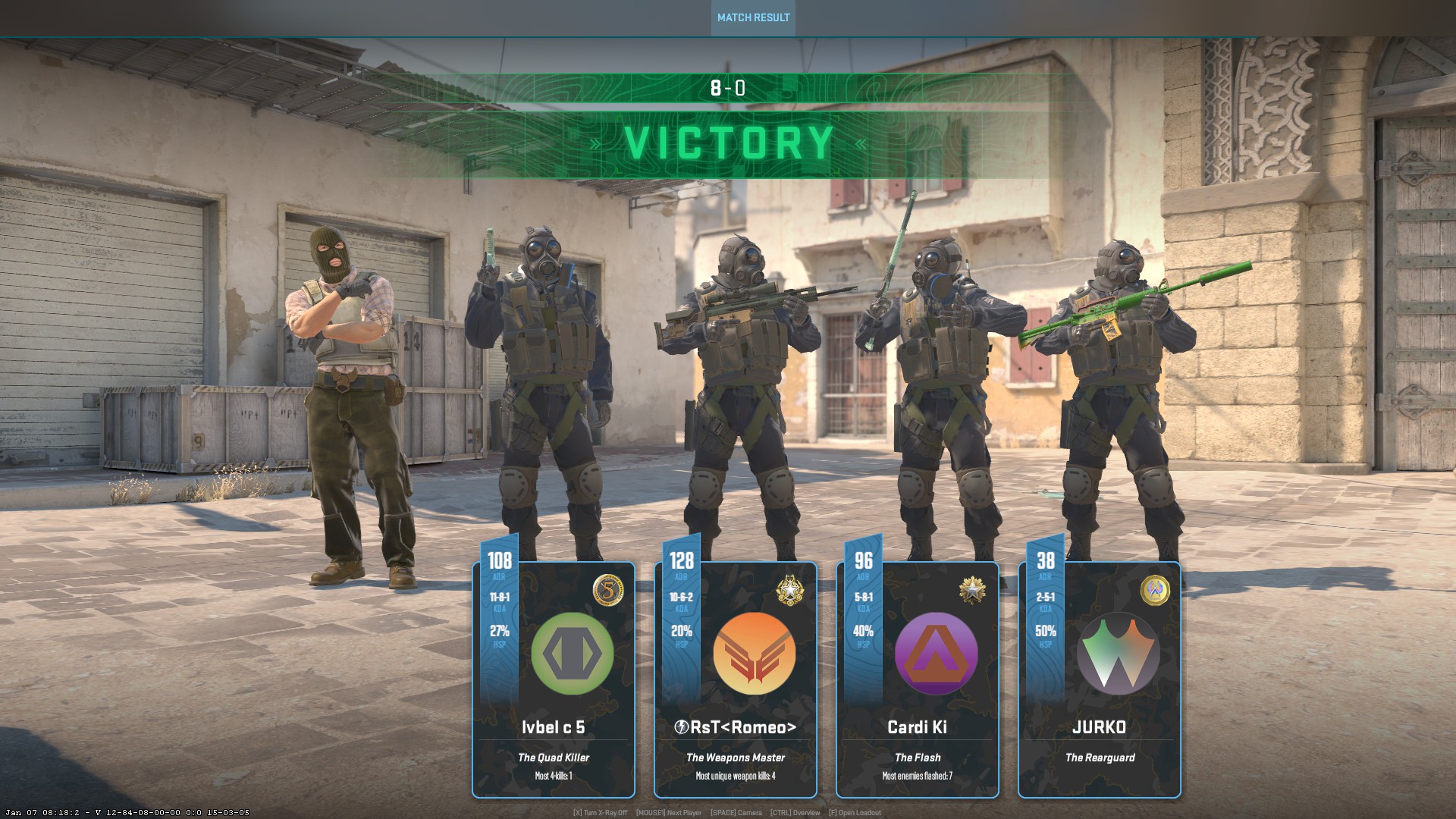Inspect the star medal on RsT<Romeo>'s card
This screenshot has width=1456, height=819.
pos(790,590)
